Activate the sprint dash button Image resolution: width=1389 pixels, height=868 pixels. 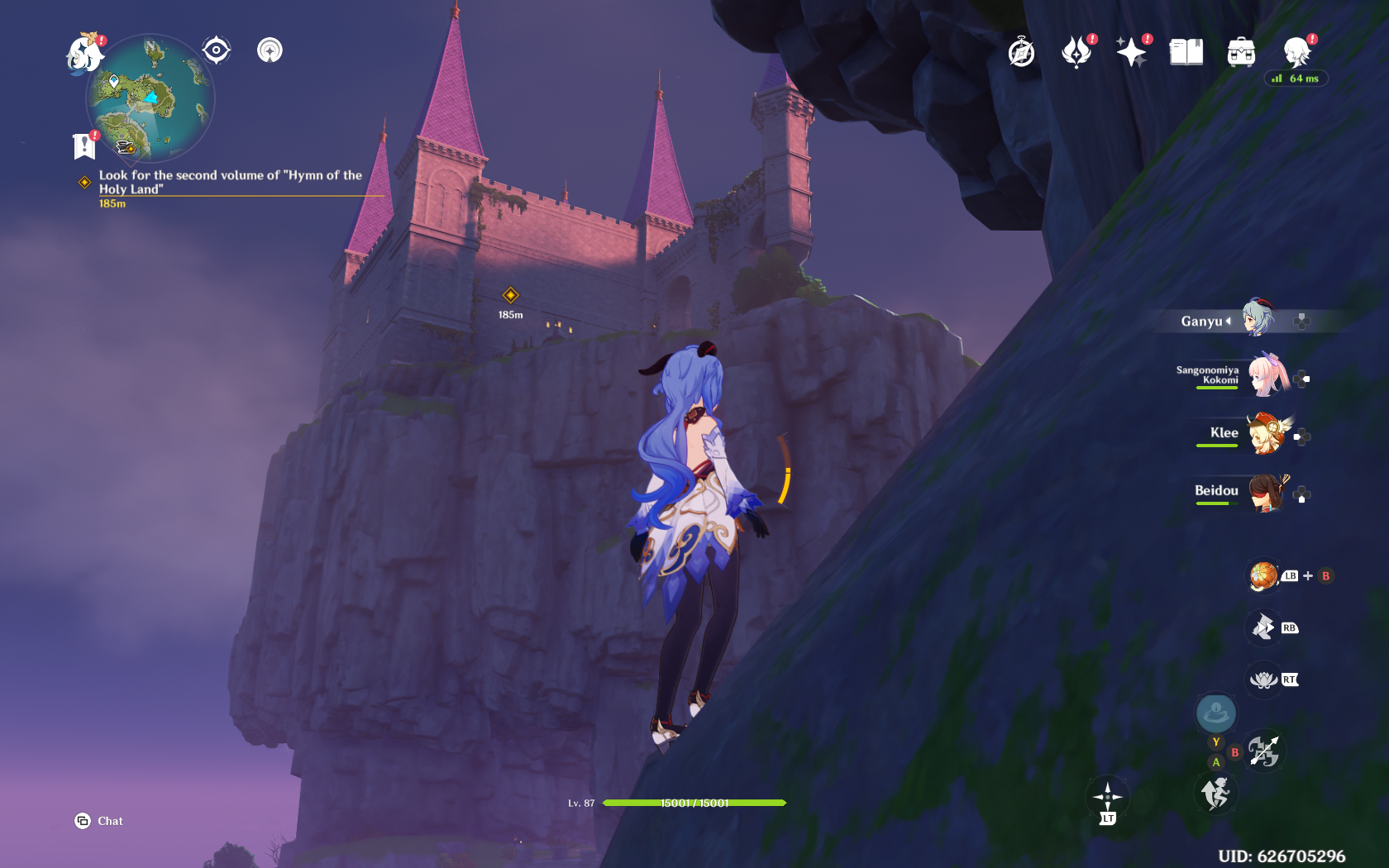1215,794
